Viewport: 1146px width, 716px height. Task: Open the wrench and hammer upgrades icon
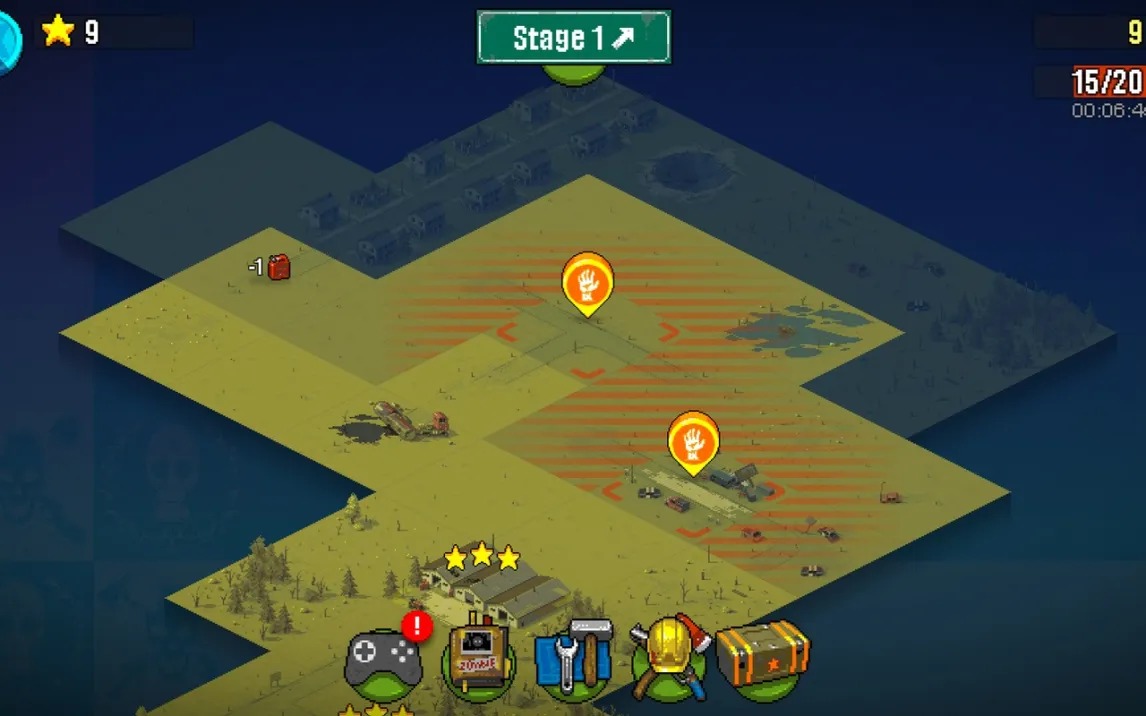point(573,657)
